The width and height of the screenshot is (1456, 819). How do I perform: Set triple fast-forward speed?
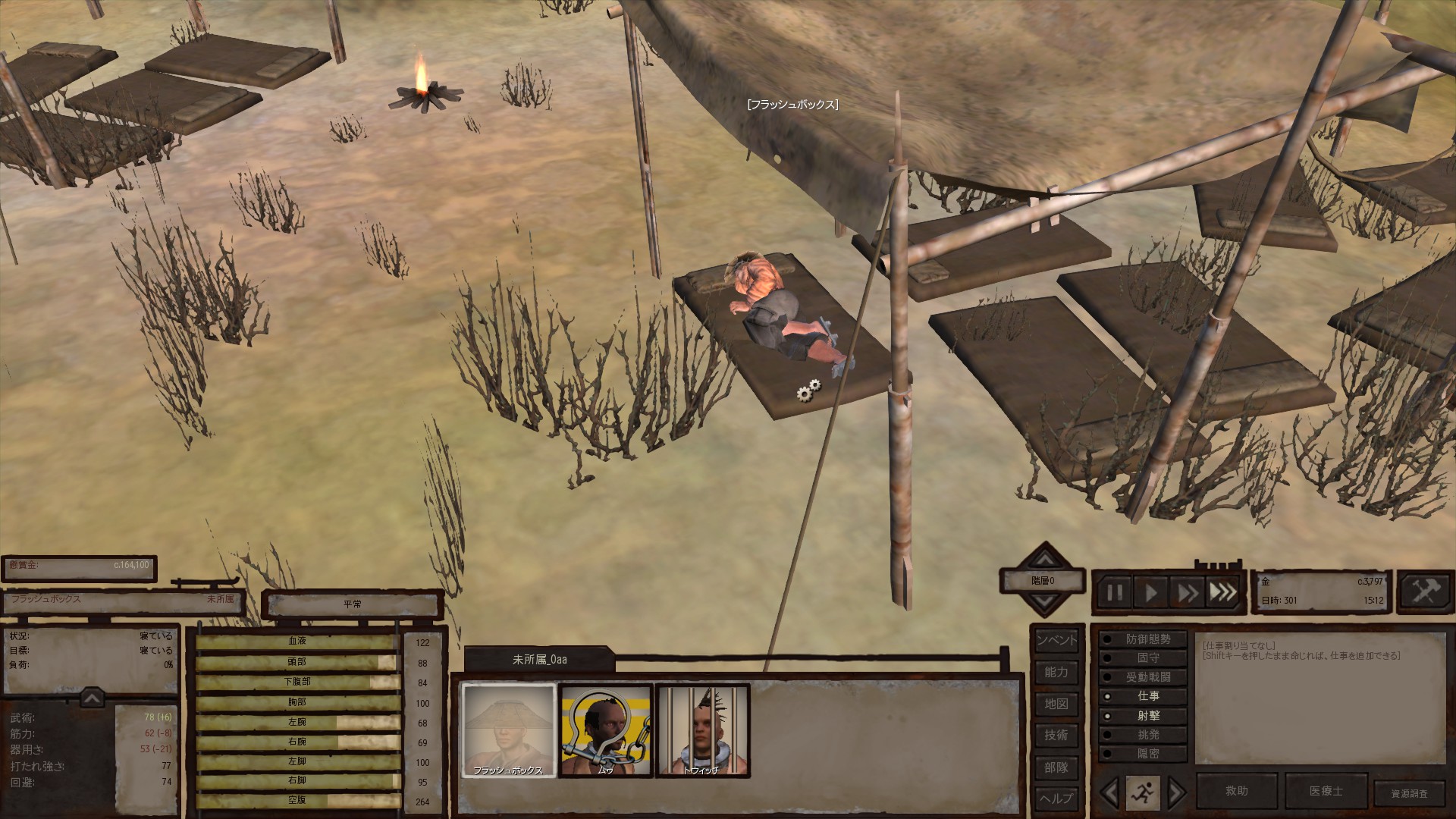point(1222,592)
